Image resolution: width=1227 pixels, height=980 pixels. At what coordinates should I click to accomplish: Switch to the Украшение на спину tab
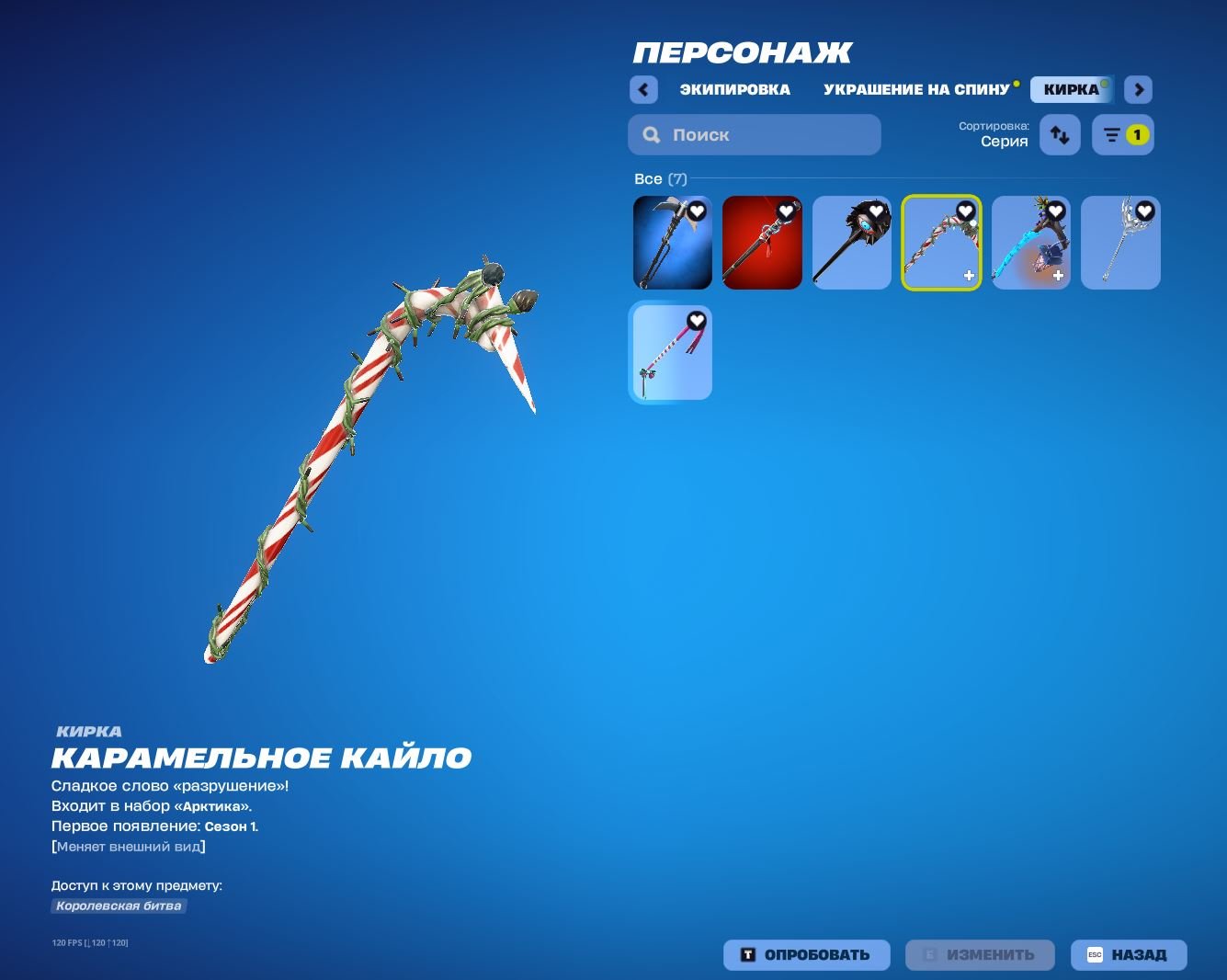click(915, 89)
